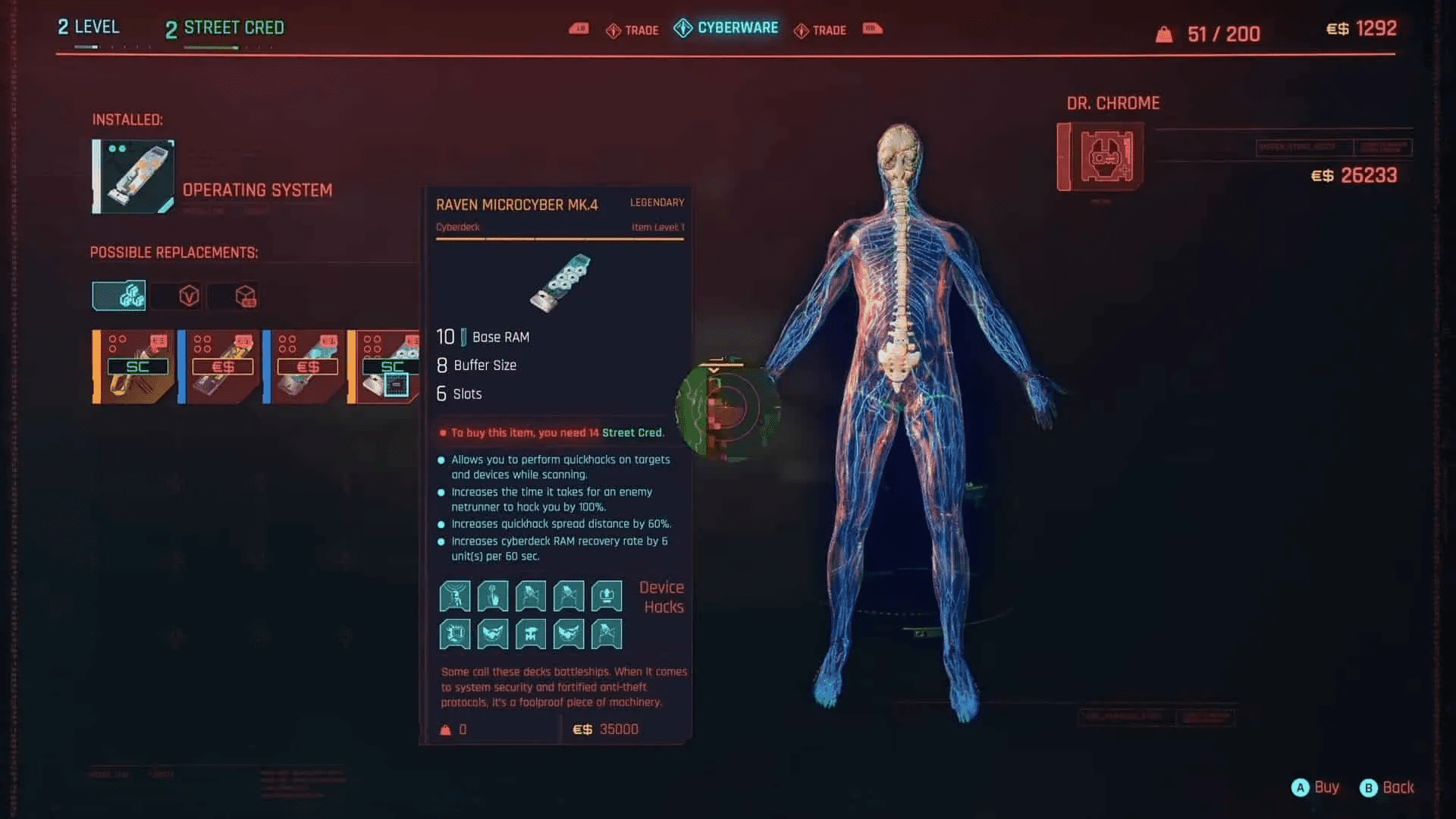This screenshot has width=1456, height=819.
Task: Expand the teal cyberdeck with E$ price tag
Action: point(306,366)
